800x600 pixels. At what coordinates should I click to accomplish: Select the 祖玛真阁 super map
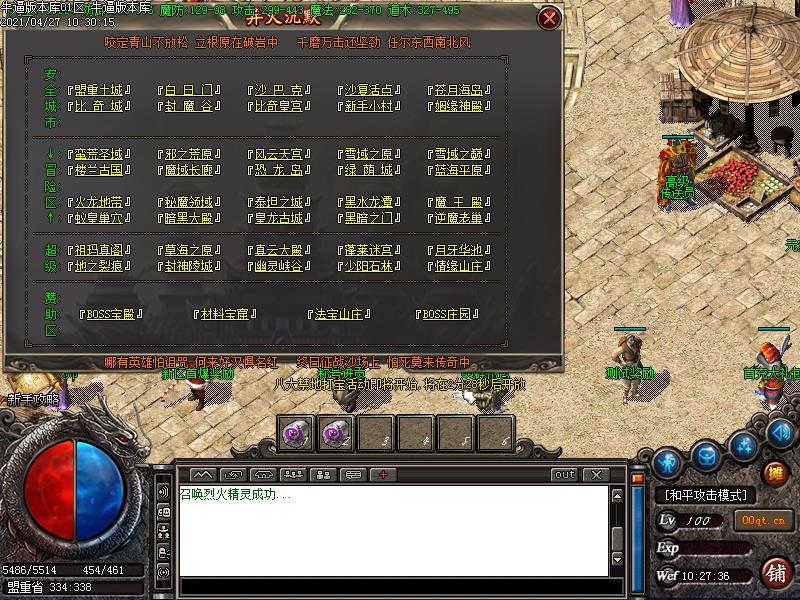point(98,250)
